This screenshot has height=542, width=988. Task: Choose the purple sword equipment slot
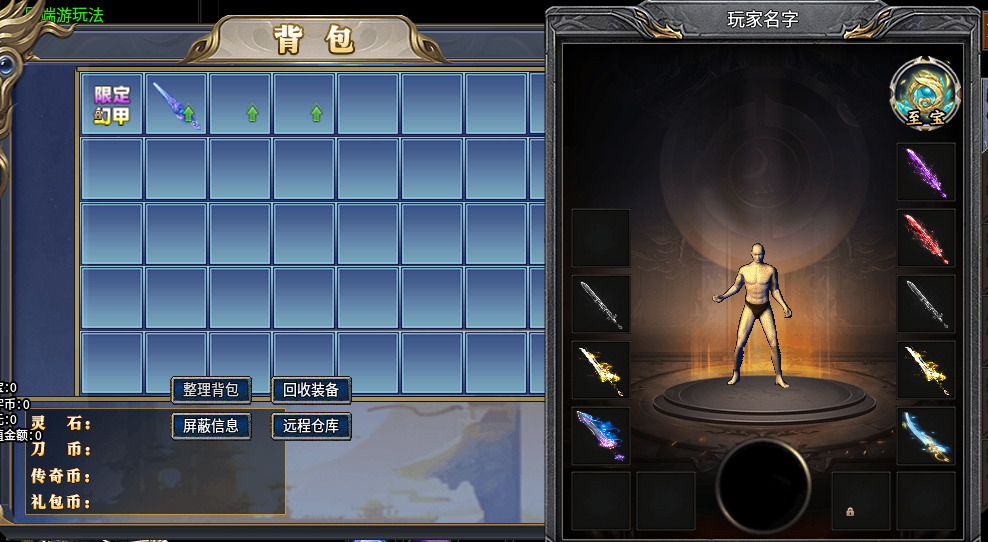pyautogui.click(x=926, y=172)
